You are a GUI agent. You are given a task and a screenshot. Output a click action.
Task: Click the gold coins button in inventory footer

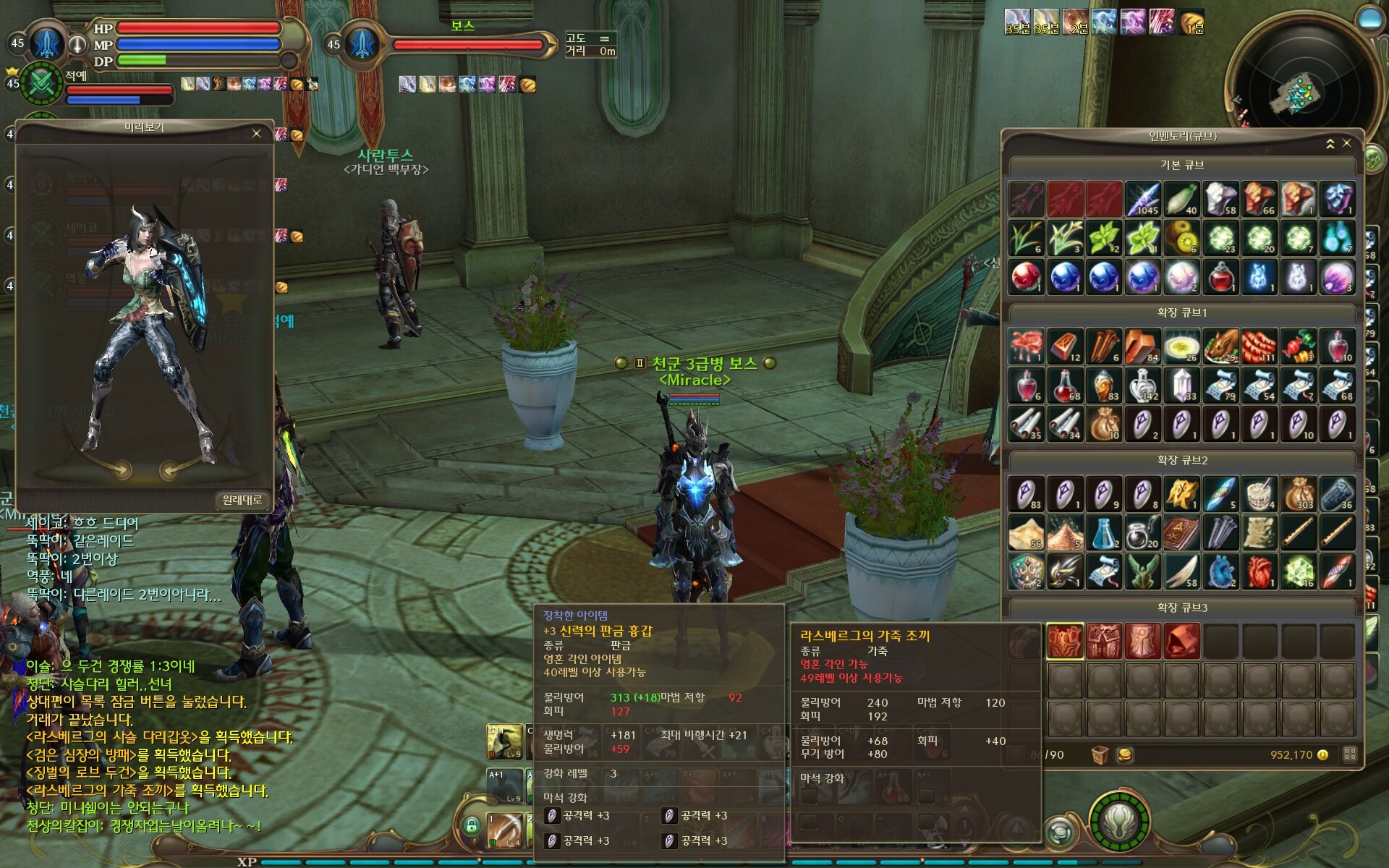coord(1125,755)
